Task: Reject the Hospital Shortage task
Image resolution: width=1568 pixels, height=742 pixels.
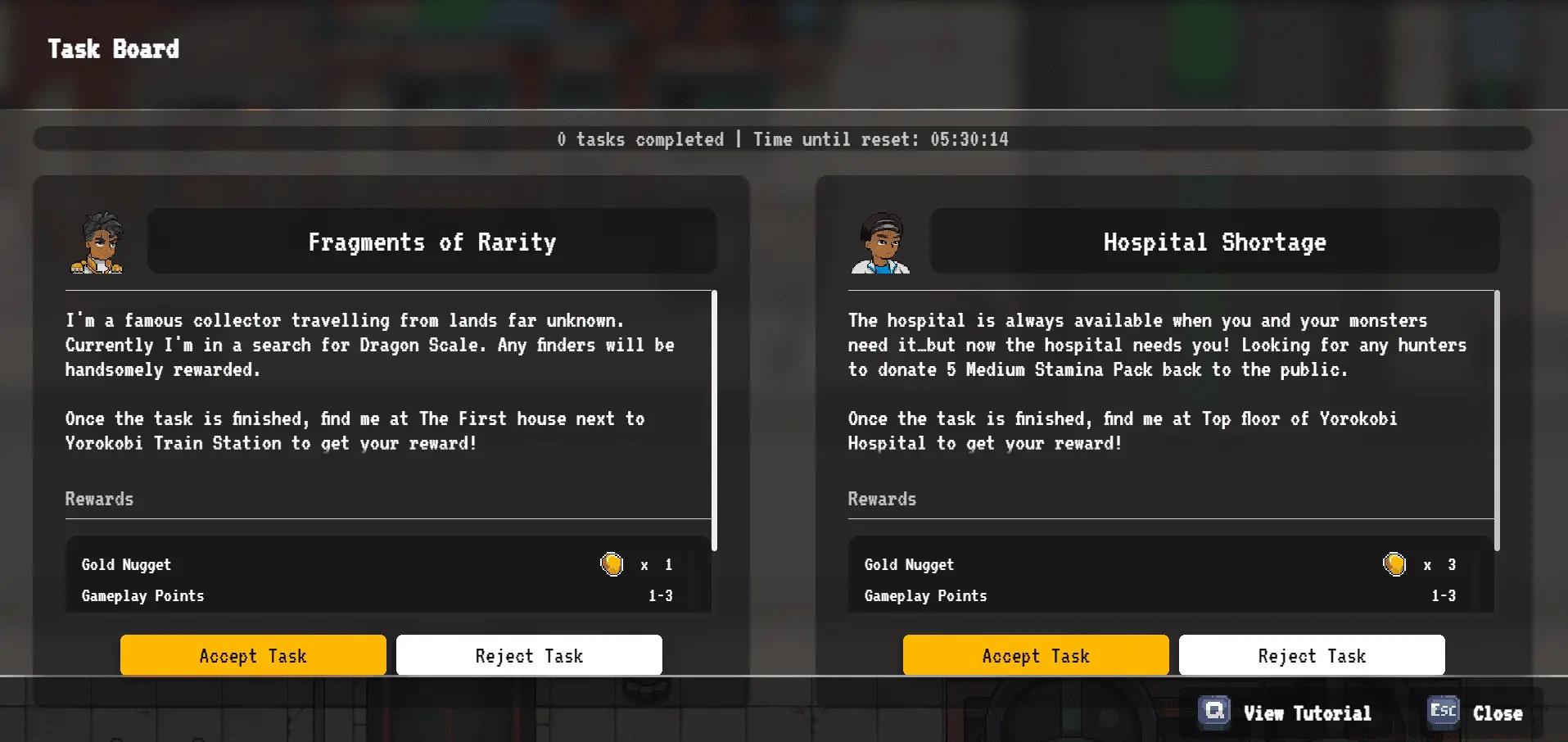Action: click(1312, 655)
